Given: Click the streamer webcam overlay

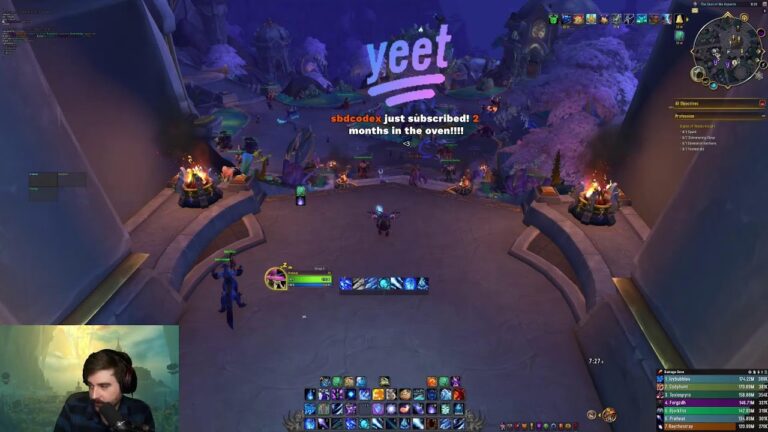Looking at the screenshot, I should coord(89,378).
